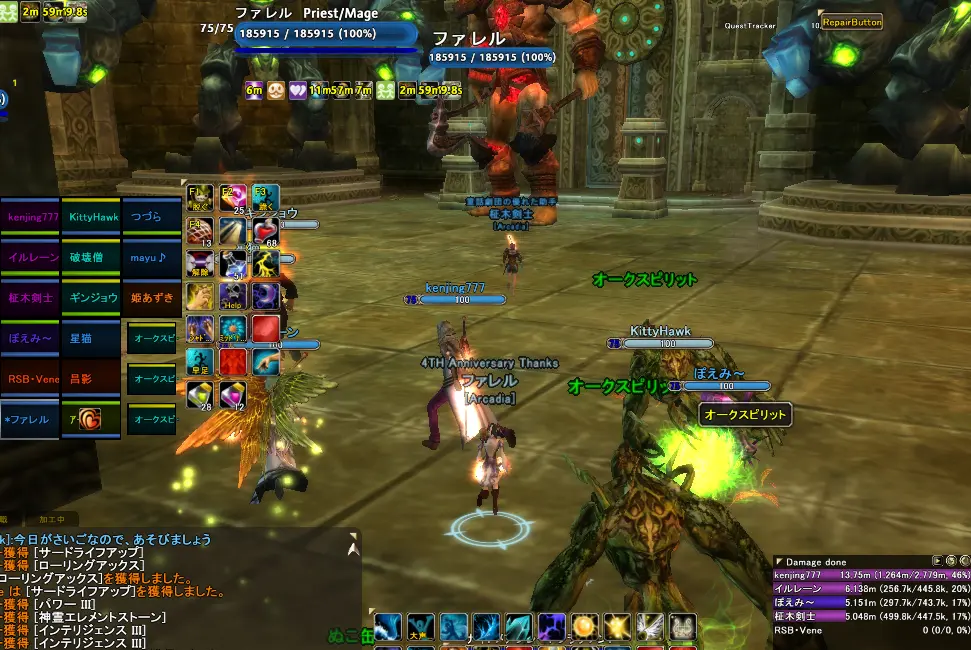Pick the 破壊僧 raid frame
Screen dimensions: 971x650
point(93,257)
